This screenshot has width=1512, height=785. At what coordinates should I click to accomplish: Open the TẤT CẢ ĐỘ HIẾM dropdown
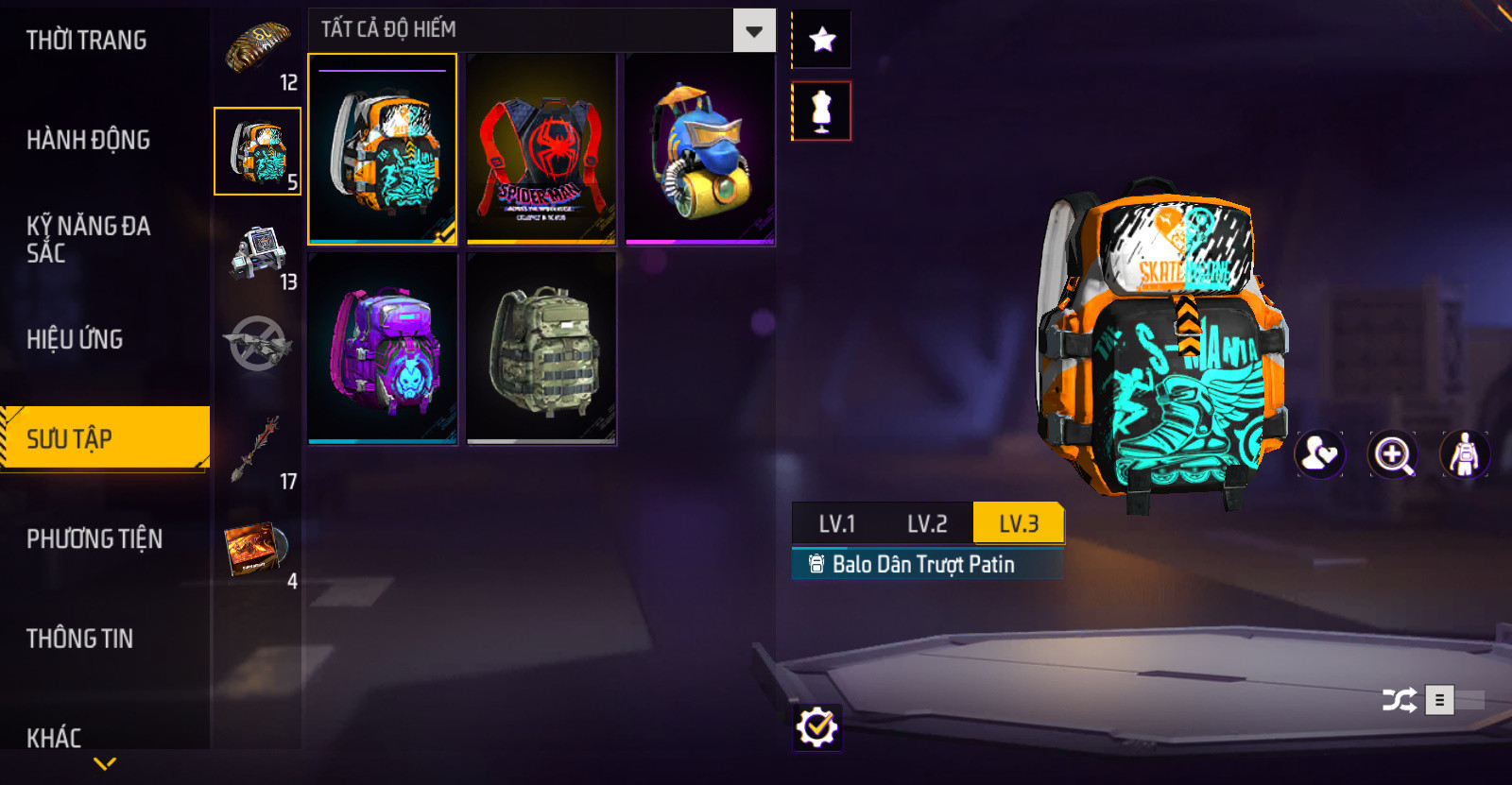753,31
